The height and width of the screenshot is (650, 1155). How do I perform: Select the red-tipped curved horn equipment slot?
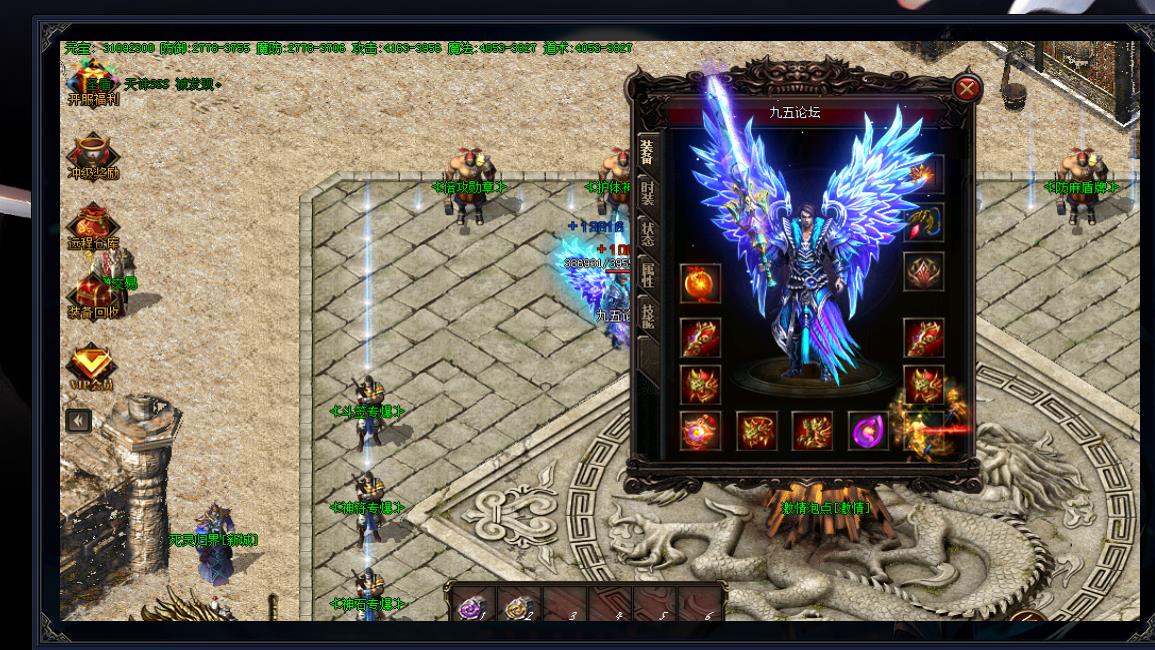(x=923, y=222)
